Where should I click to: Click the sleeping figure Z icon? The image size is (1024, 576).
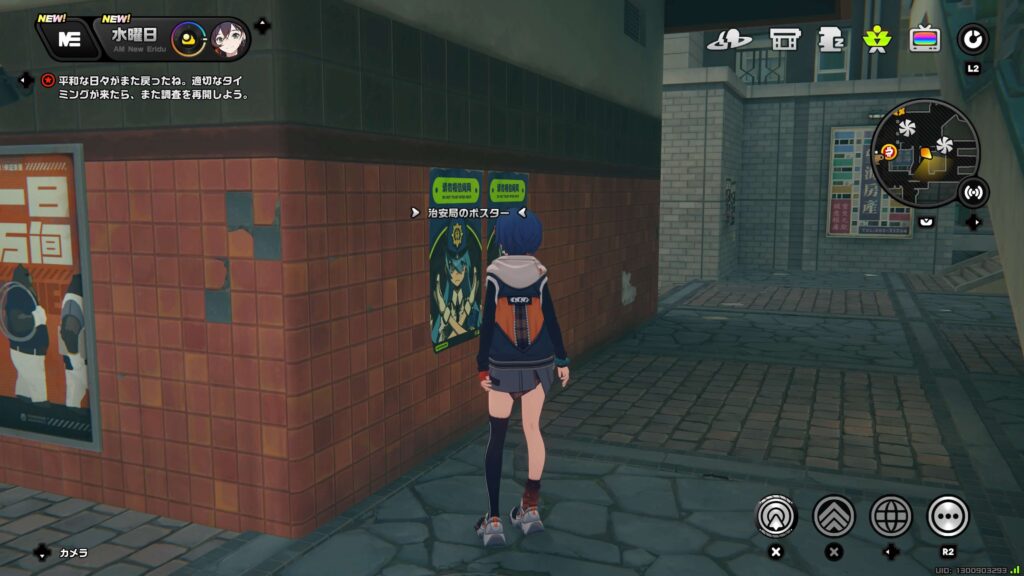[831, 40]
